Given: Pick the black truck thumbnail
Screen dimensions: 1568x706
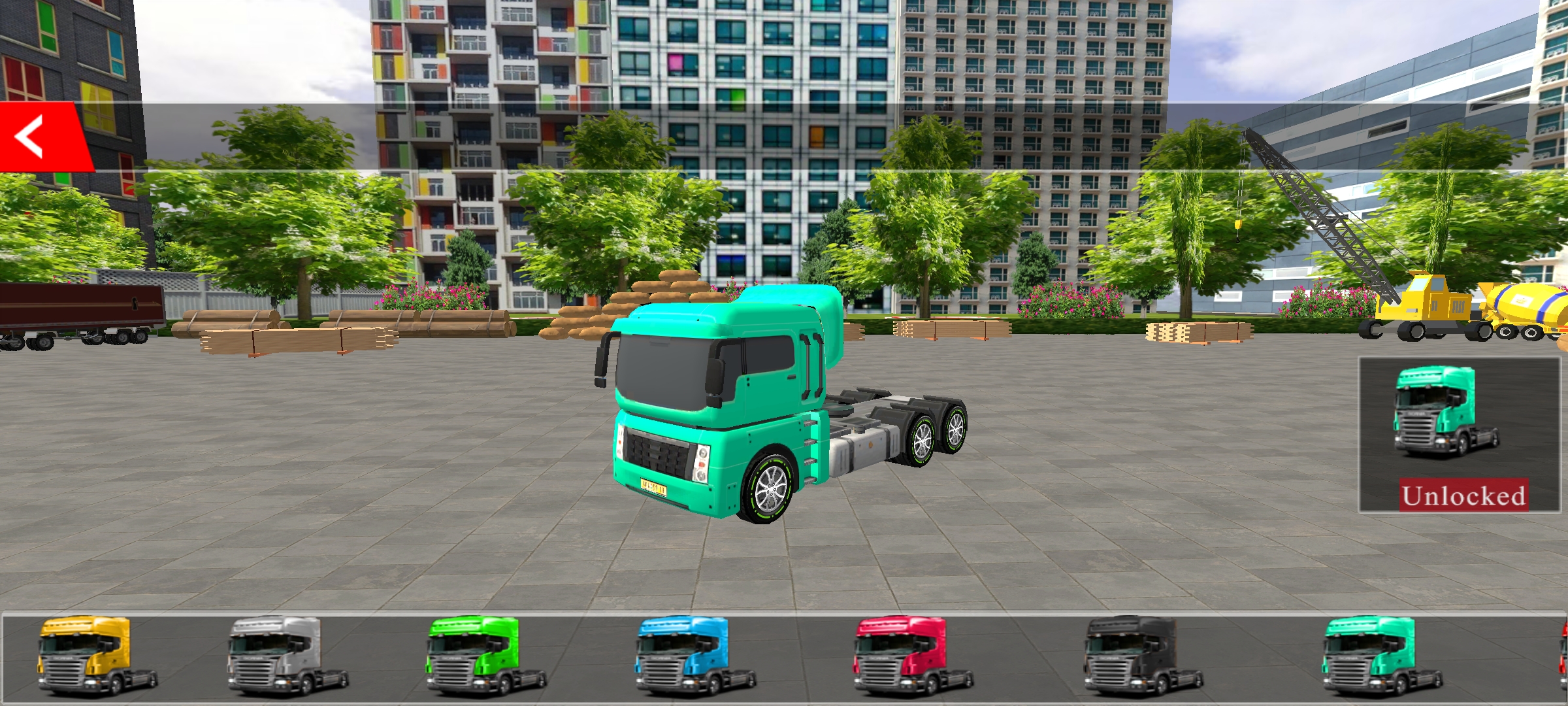Looking at the screenshot, I should 1143,656.
